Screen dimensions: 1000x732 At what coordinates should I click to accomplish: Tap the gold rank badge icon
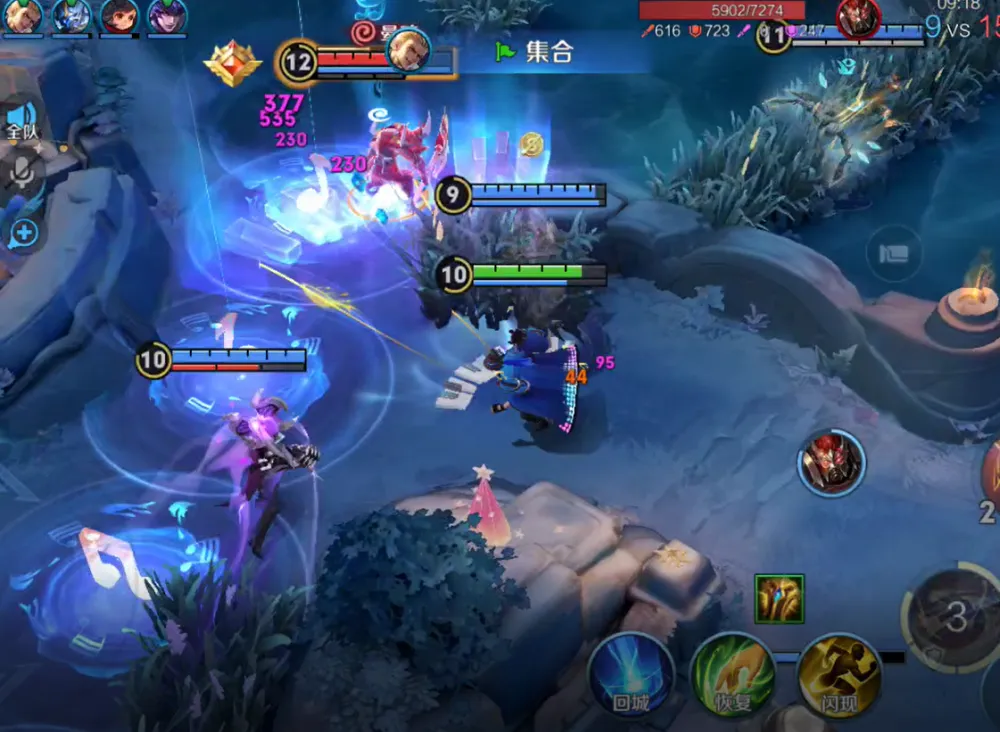(232, 63)
